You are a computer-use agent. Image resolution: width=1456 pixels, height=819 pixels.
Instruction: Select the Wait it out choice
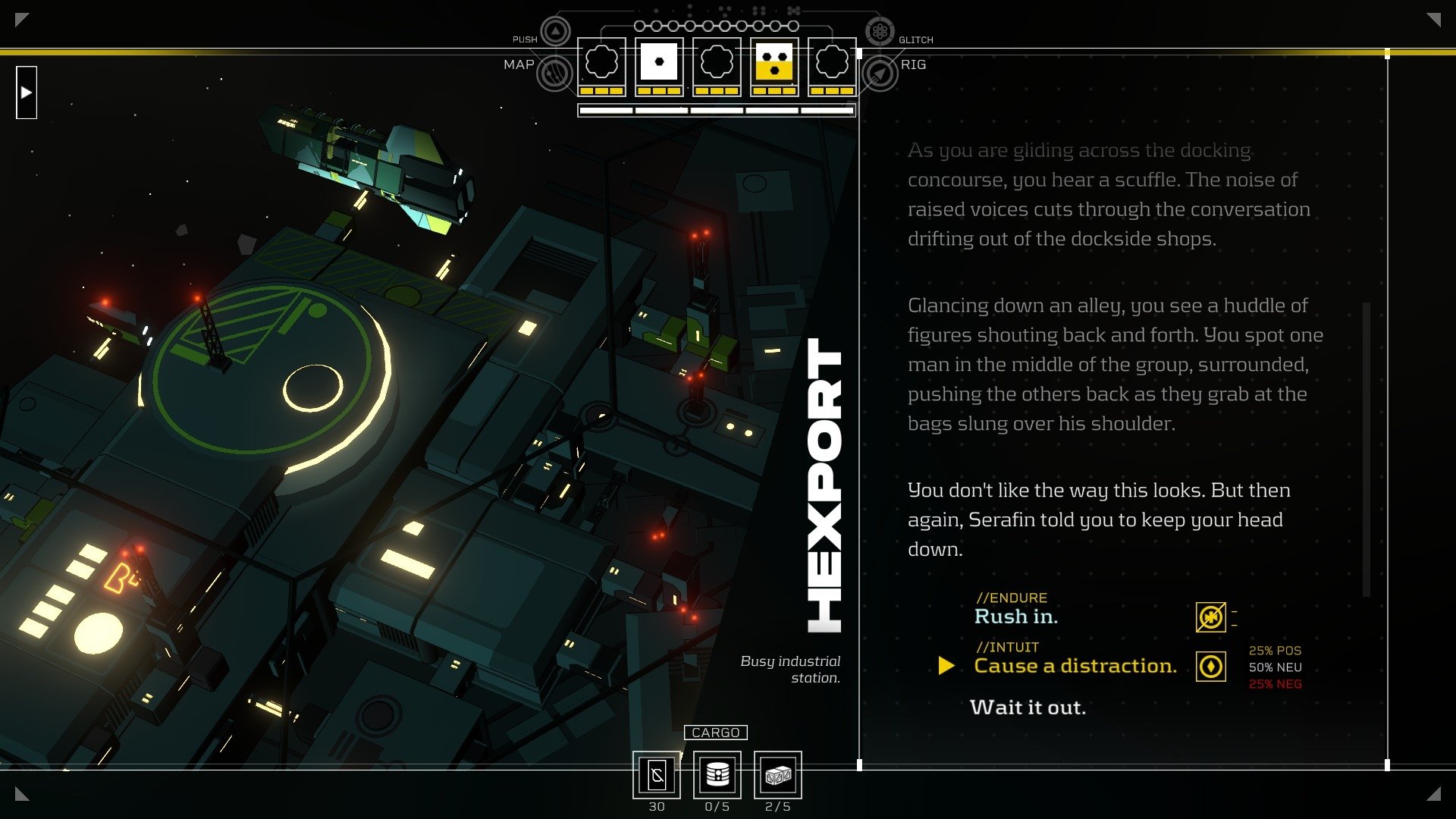point(1028,708)
